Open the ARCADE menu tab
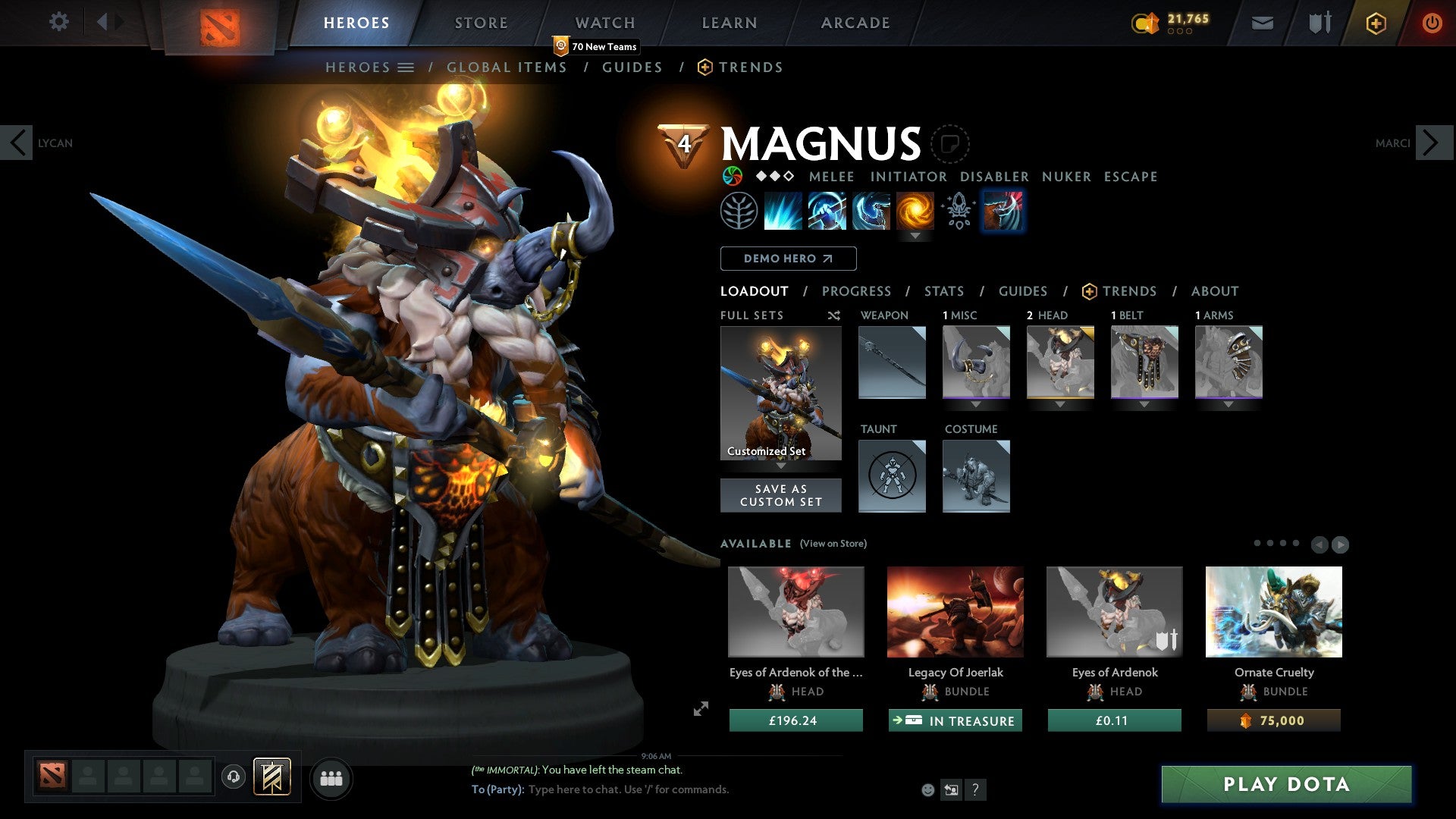 [x=855, y=22]
